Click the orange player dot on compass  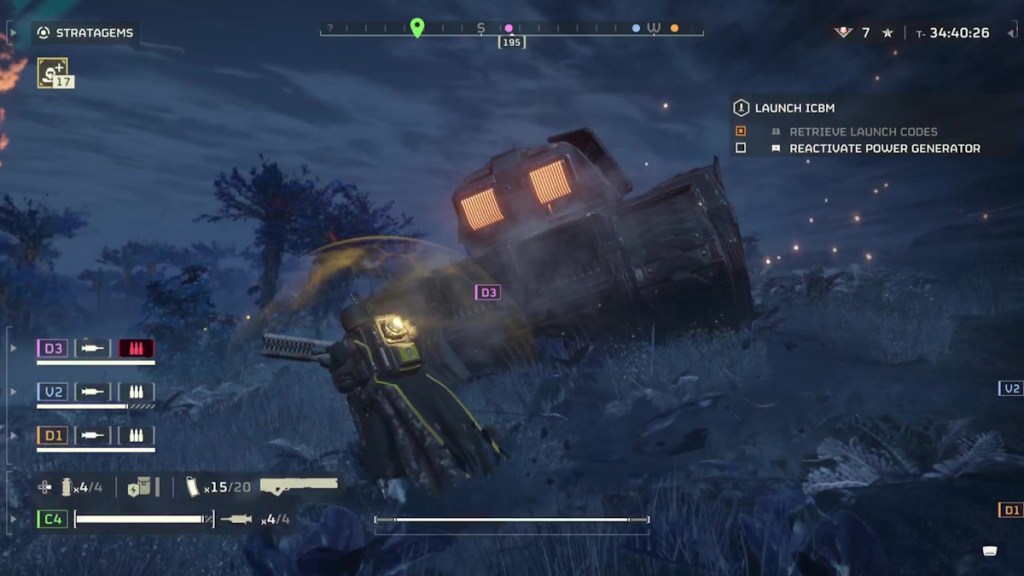[x=674, y=29]
